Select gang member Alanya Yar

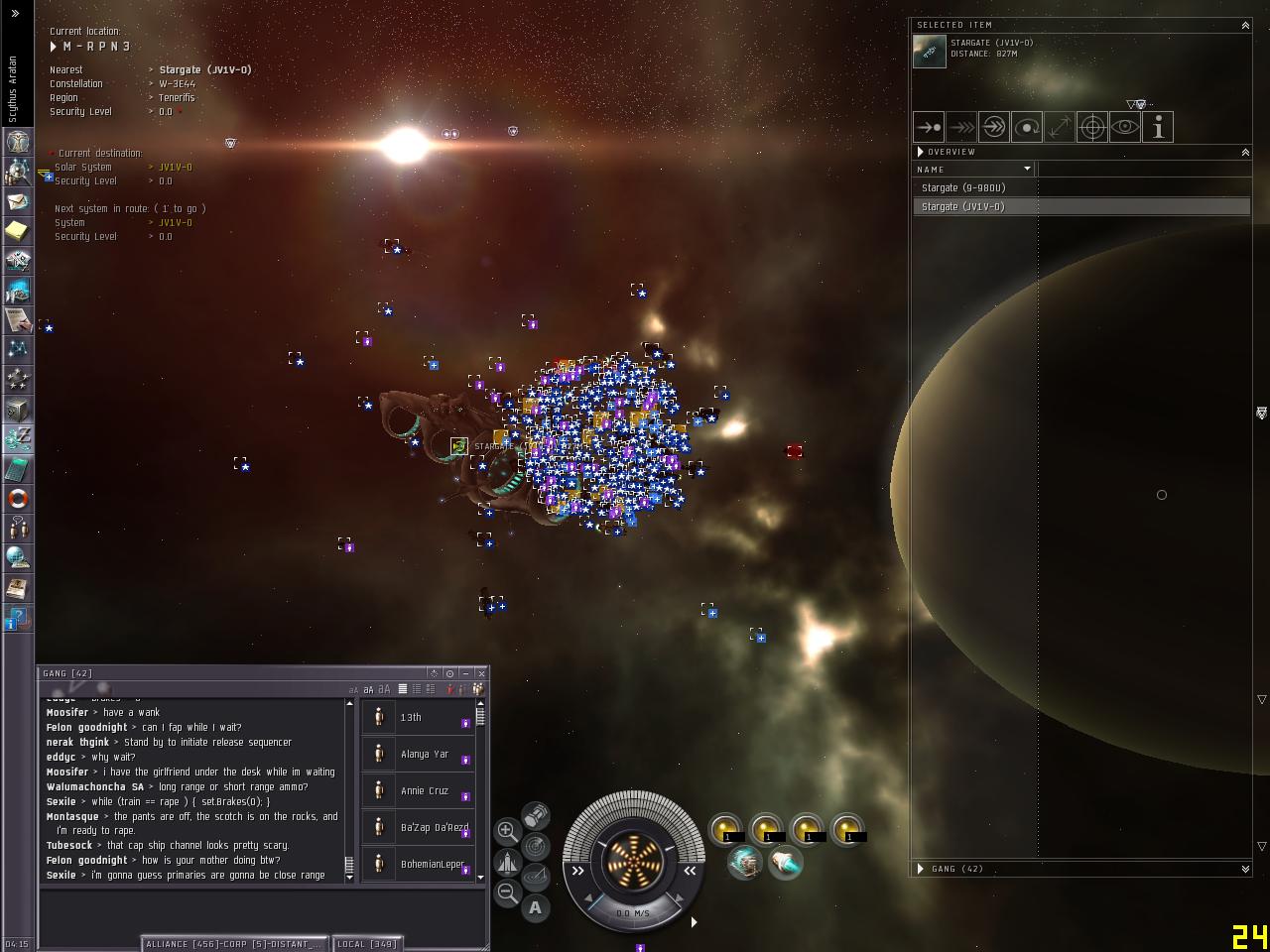pyautogui.click(x=425, y=754)
